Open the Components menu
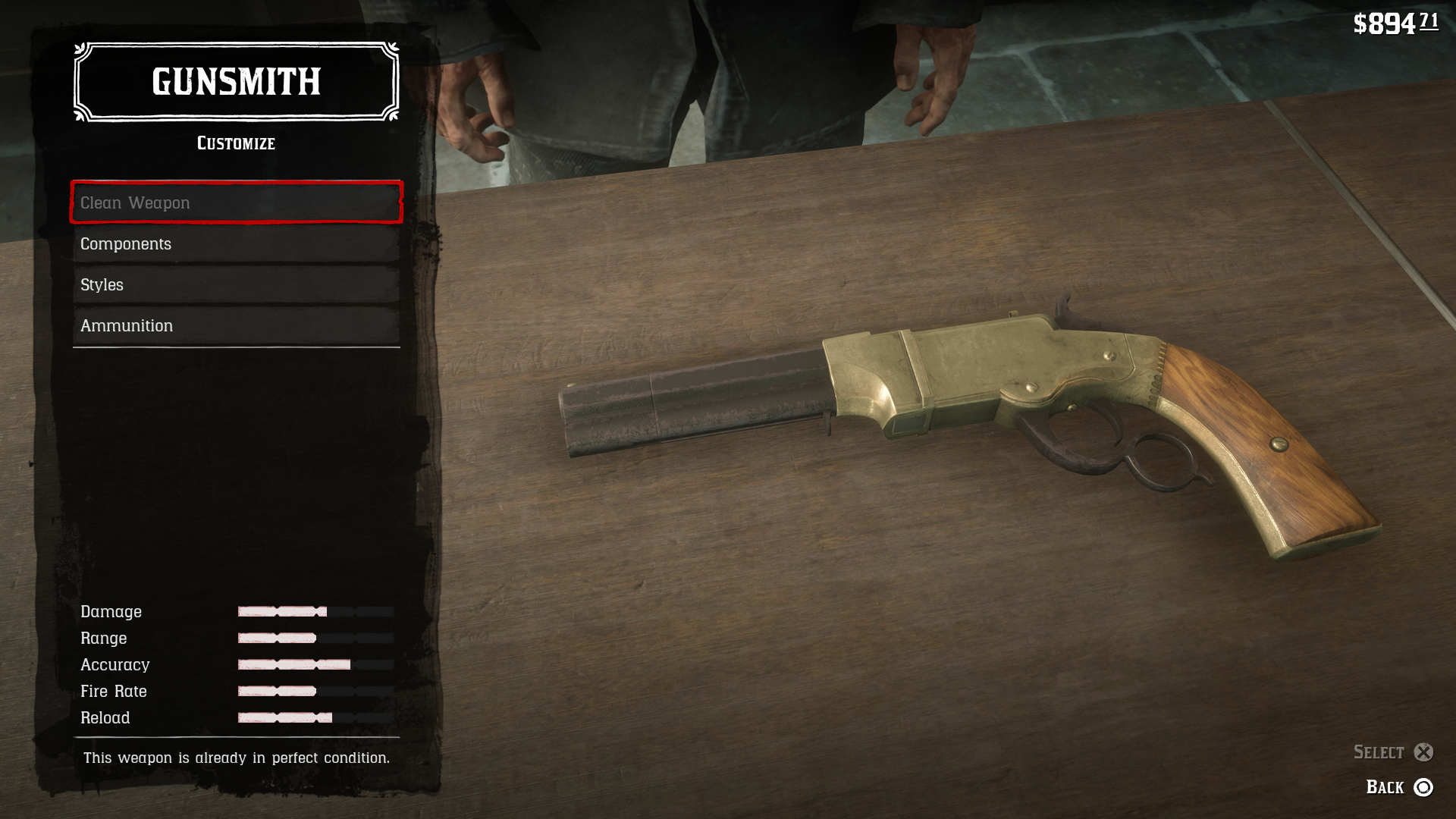This screenshot has height=819, width=1456. (236, 244)
